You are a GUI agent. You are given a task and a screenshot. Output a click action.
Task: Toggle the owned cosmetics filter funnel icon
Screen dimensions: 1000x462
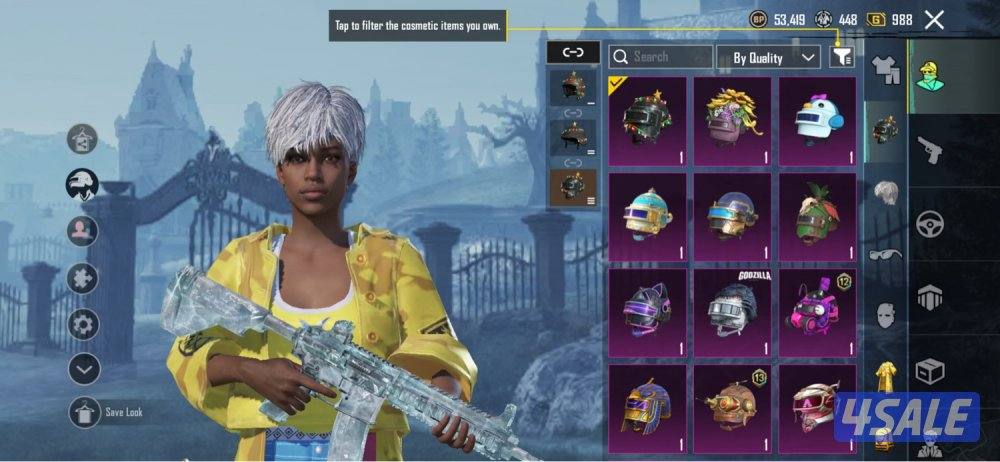coord(842,57)
